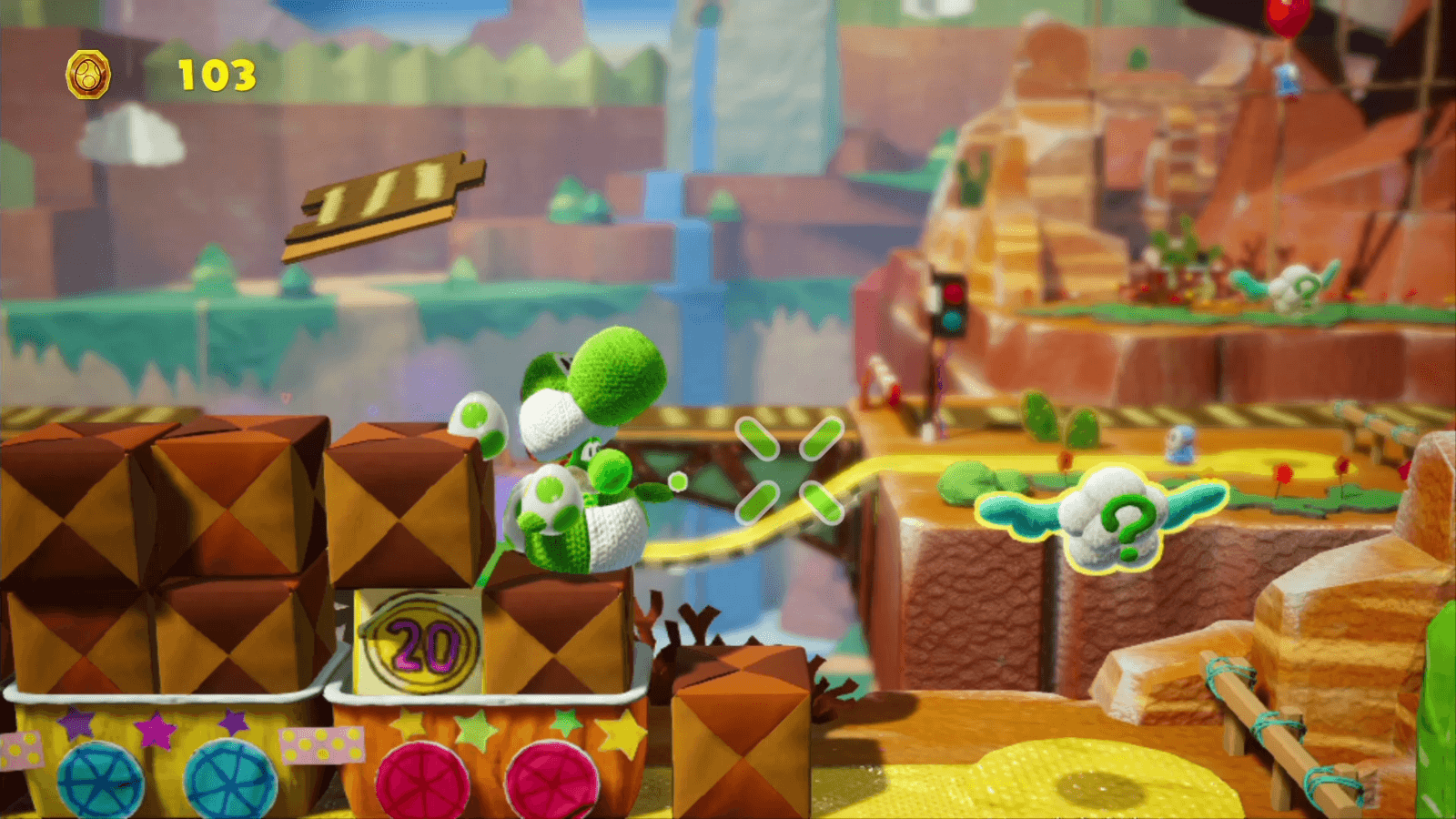
Task: Click the blue Shy Guy enemy on the ledge
Action: (x=1179, y=443)
